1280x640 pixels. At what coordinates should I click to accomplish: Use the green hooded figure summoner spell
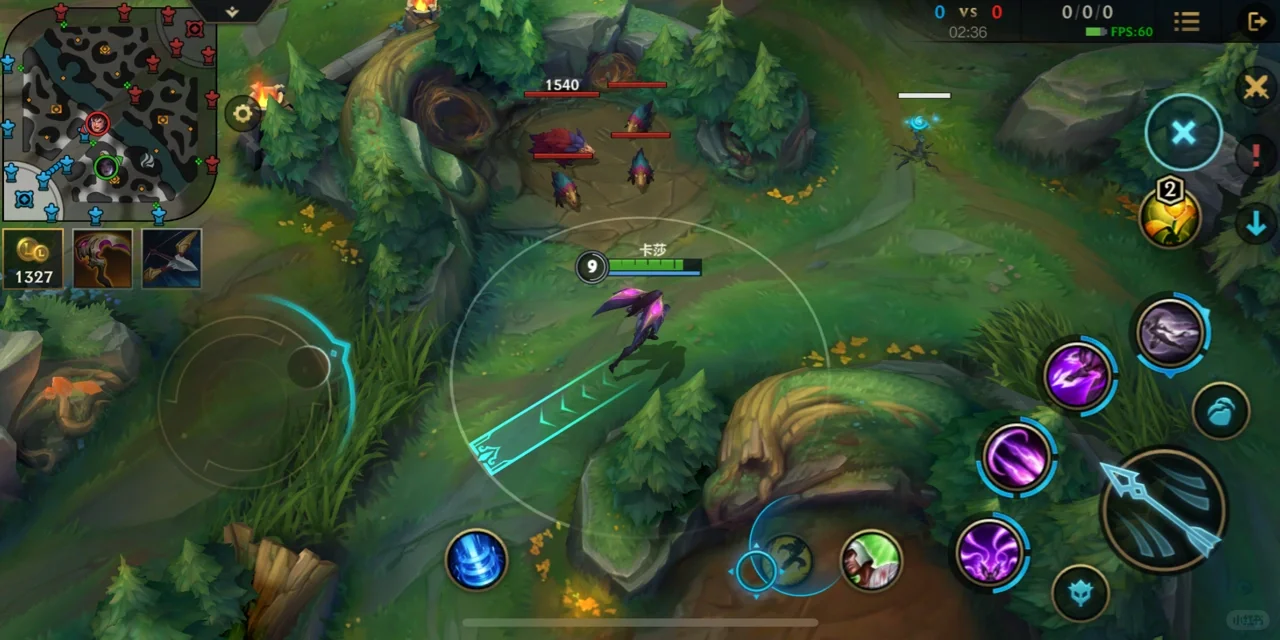pos(871,560)
